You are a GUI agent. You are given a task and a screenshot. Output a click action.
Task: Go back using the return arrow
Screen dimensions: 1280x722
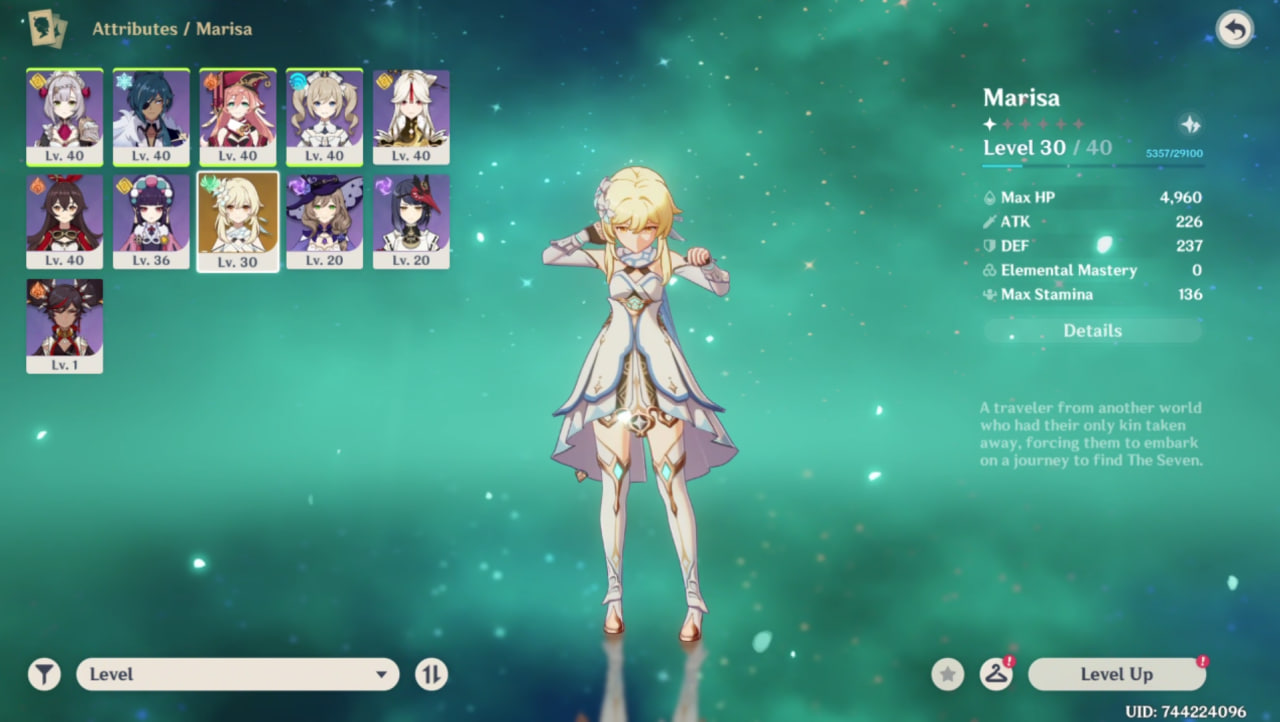coord(1234,29)
